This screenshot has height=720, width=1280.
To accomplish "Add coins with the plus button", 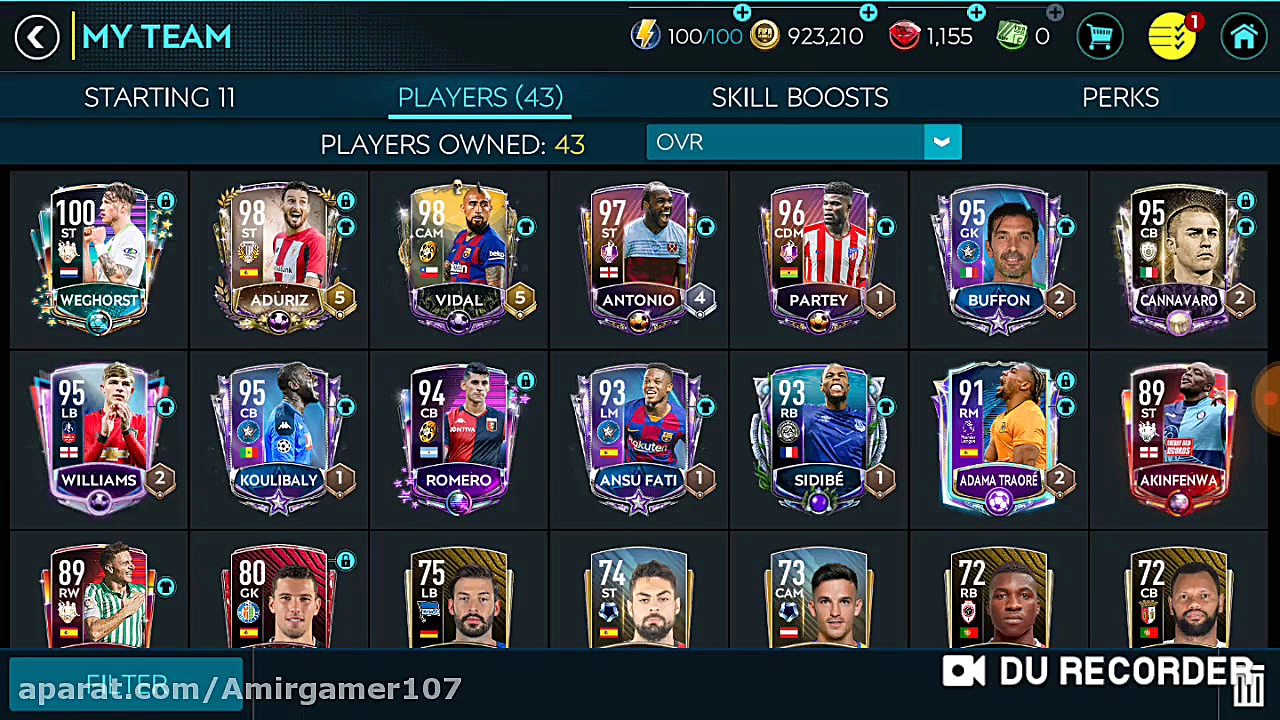I will pyautogui.click(x=868, y=13).
